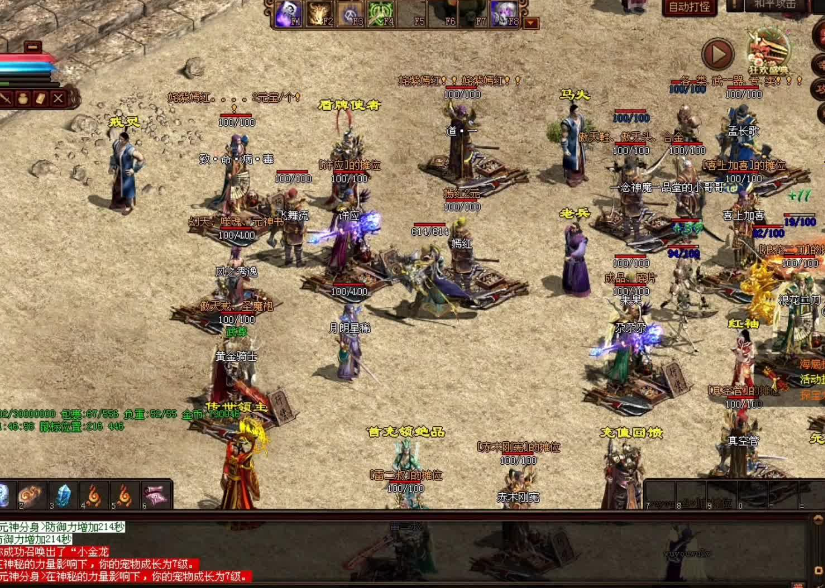The image size is (825, 588).
Task: Use the F2 golden warrior skill
Action: [x=320, y=14]
